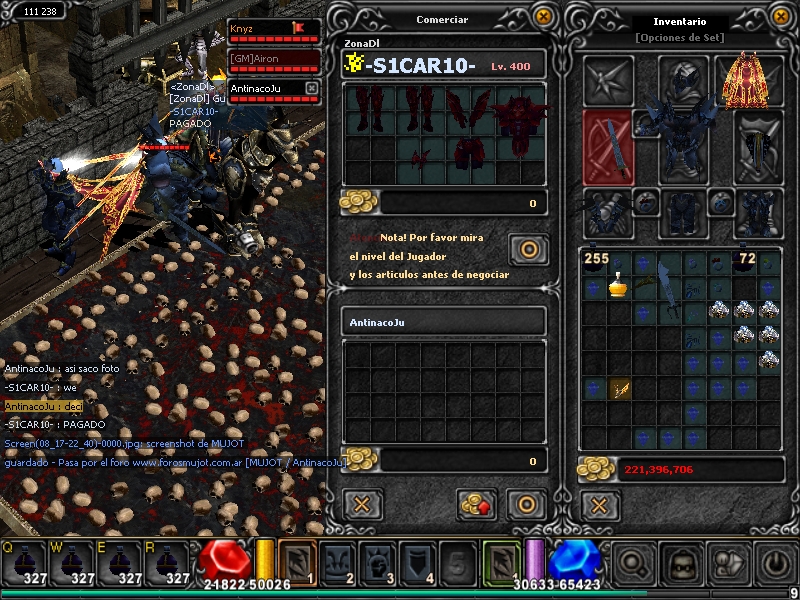This screenshot has height=600, width=800.
Task: Open the magnifying glass menu button
Action: [632, 564]
